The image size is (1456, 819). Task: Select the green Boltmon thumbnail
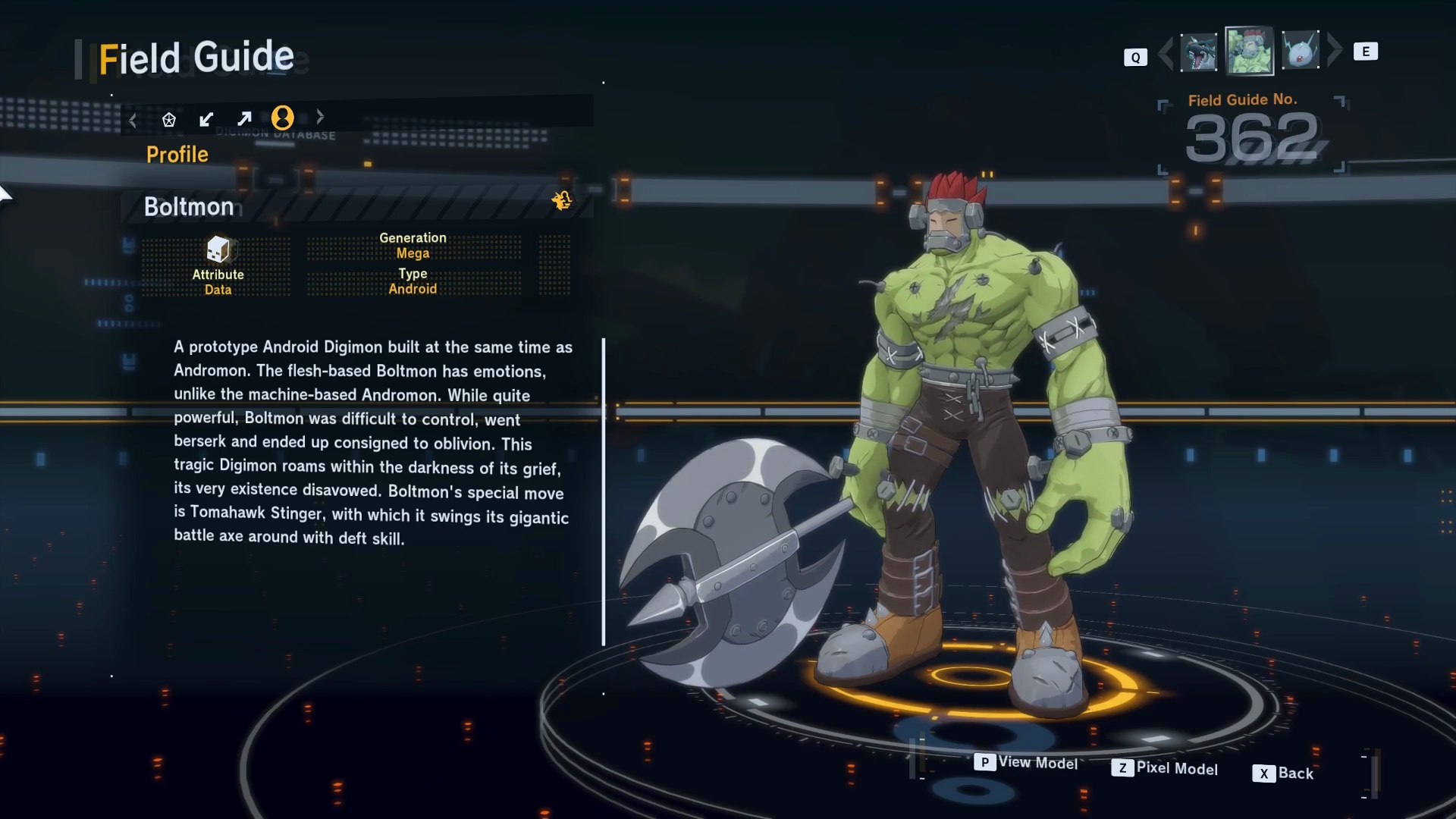1249,51
